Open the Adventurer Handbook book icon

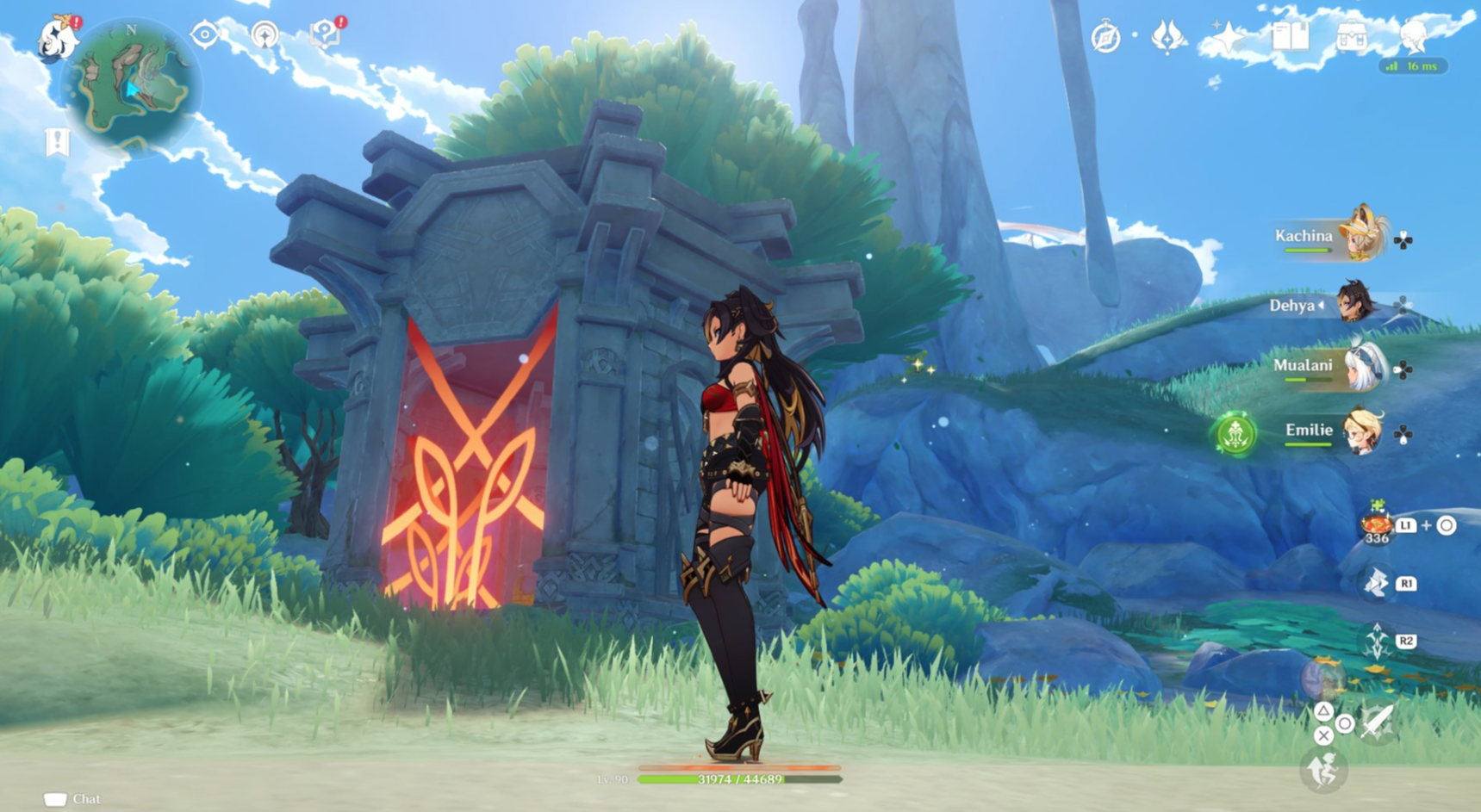[1290, 37]
